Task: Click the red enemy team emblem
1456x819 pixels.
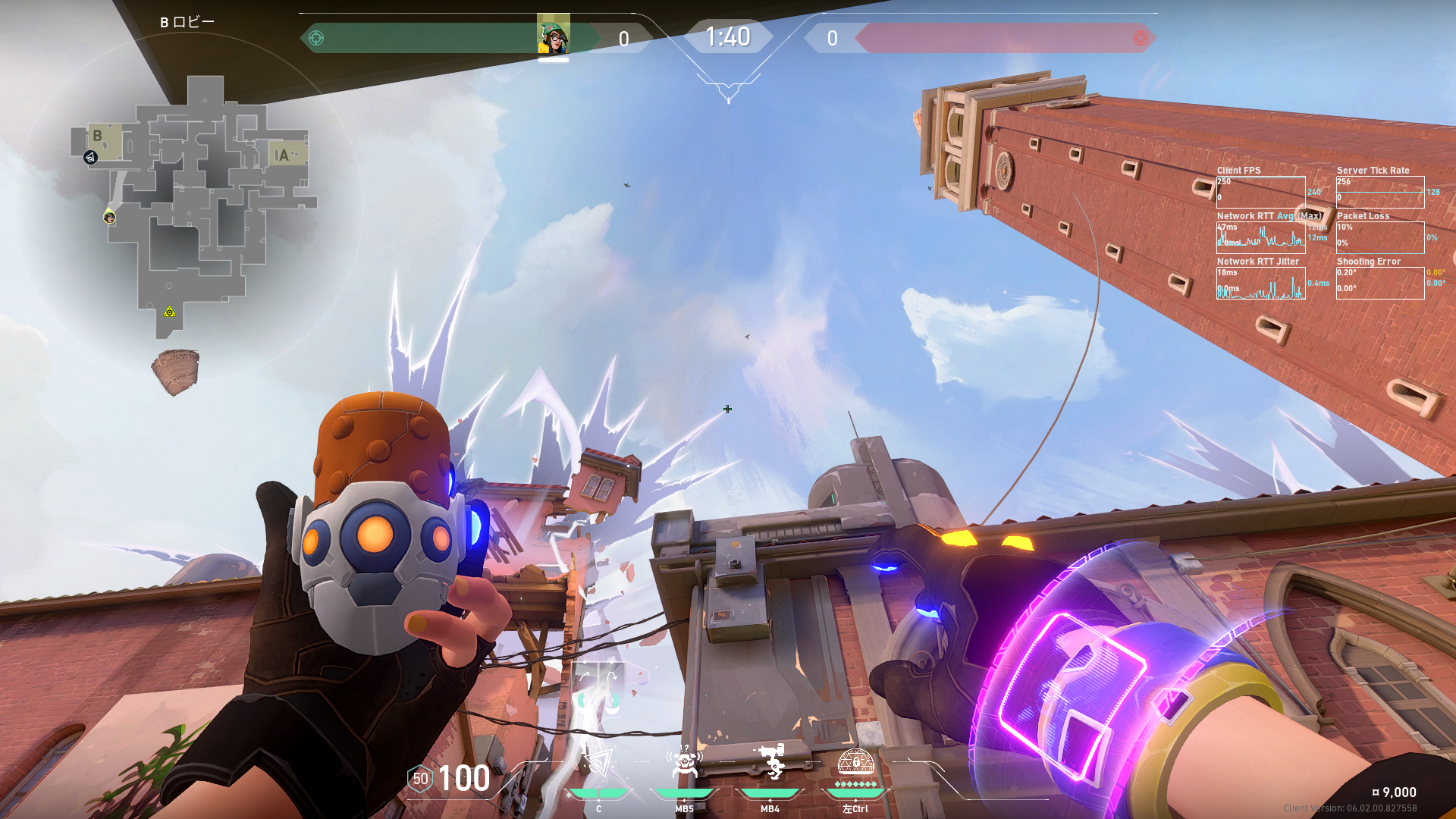Action: [1140, 38]
